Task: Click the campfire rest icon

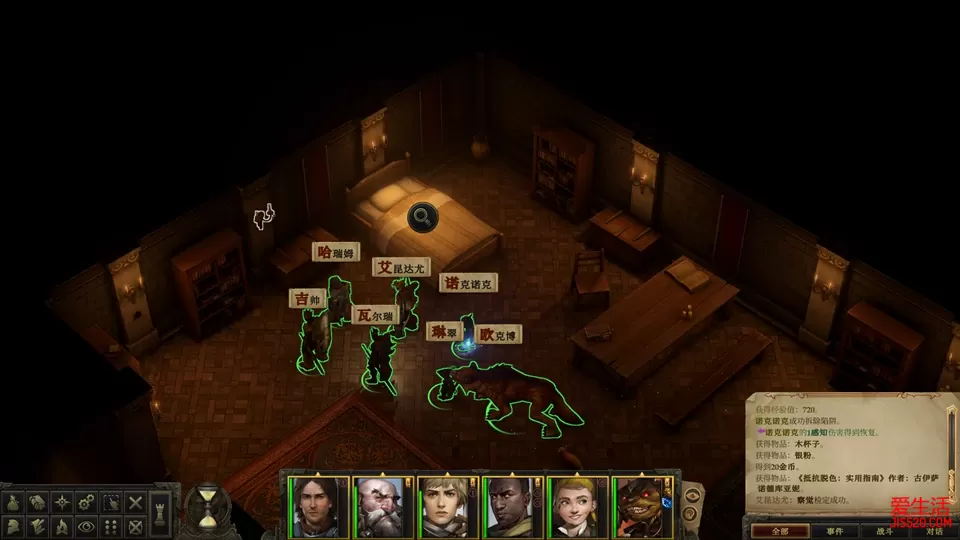Action: click(x=63, y=524)
